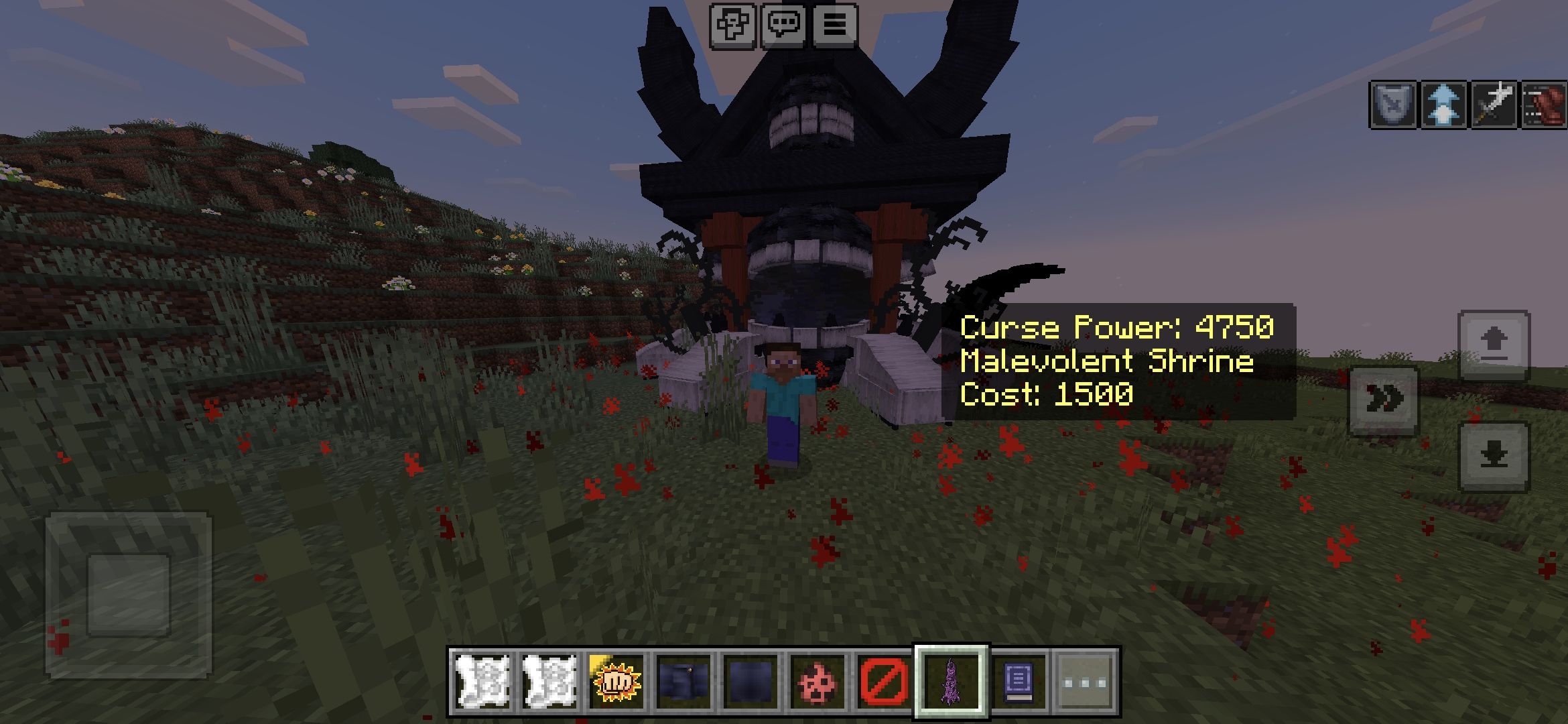Image resolution: width=1568 pixels, height=724 pixels.
Task: Select the navy jacket hotbar slot
Action: click(x=683, y=681)
